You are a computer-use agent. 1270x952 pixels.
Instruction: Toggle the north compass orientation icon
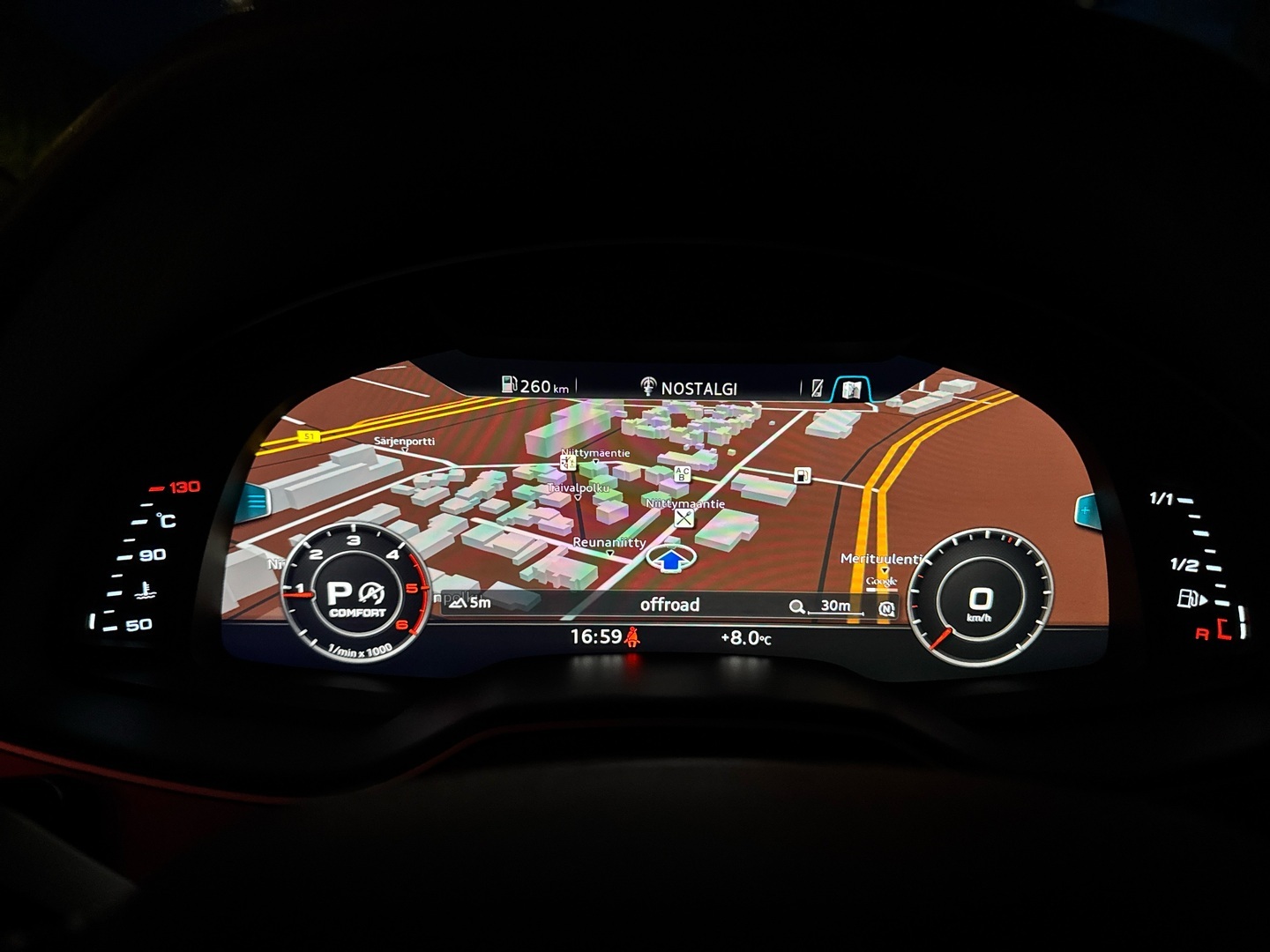pos(886,608)
